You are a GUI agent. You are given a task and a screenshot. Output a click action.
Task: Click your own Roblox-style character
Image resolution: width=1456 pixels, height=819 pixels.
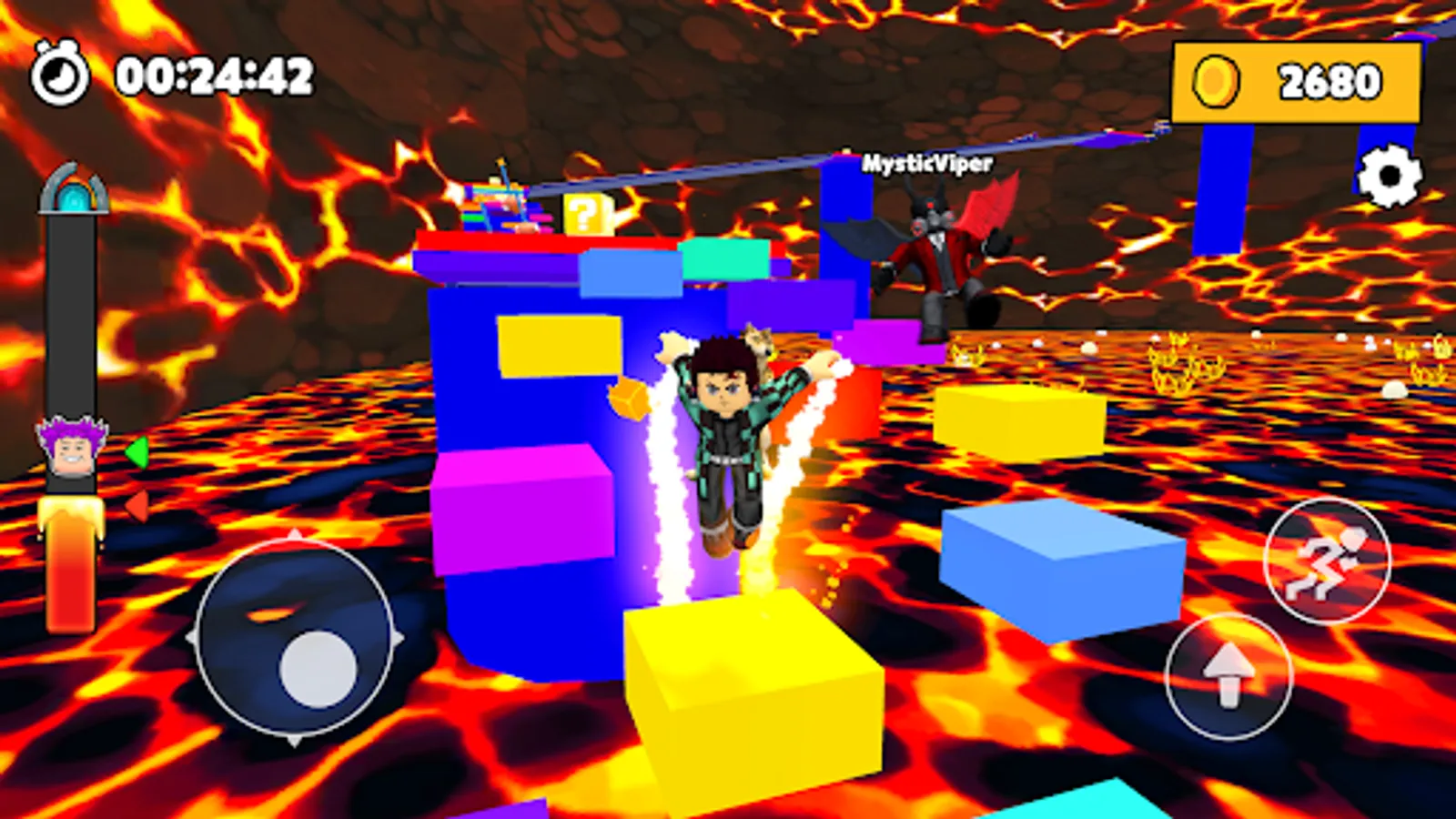[x=728, y=437]
